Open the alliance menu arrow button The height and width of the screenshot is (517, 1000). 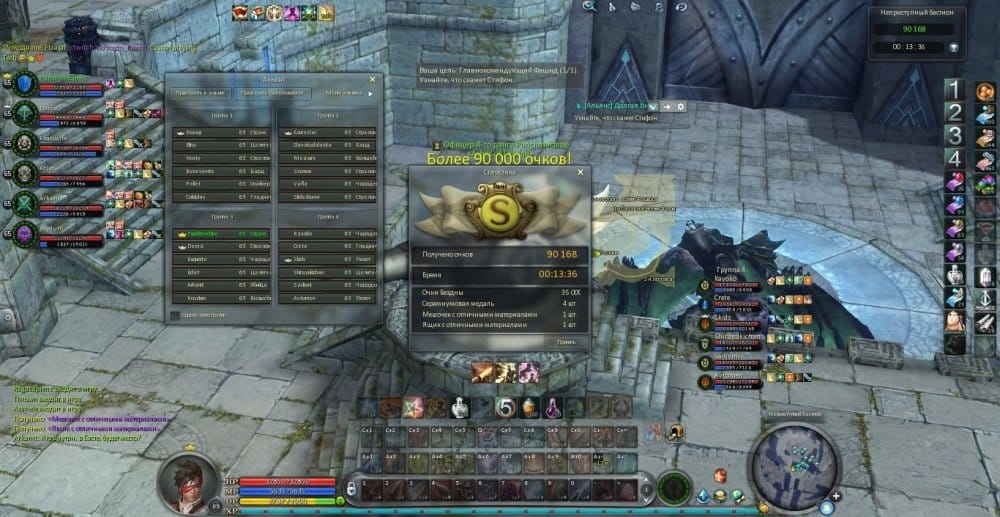(371, 94)
